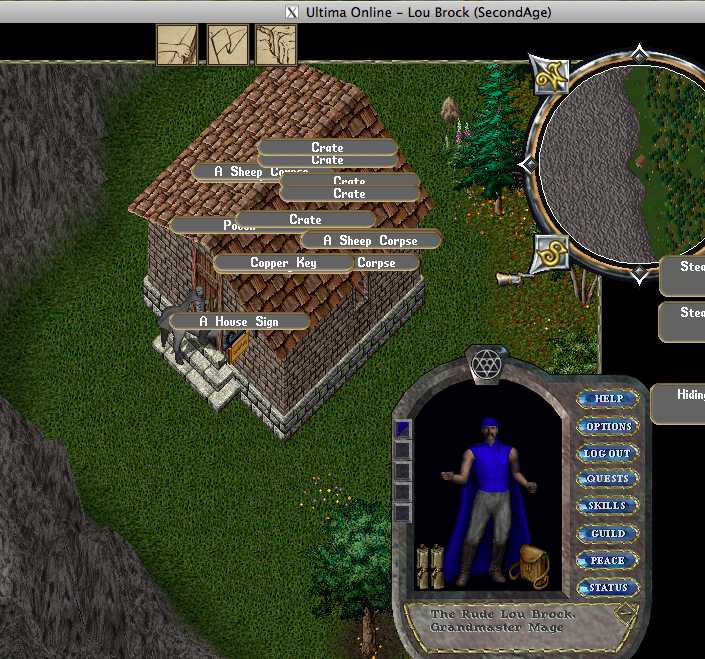Screen dimensions: 705x659
Task: Click the Log Out button
Action: point(608,453)
